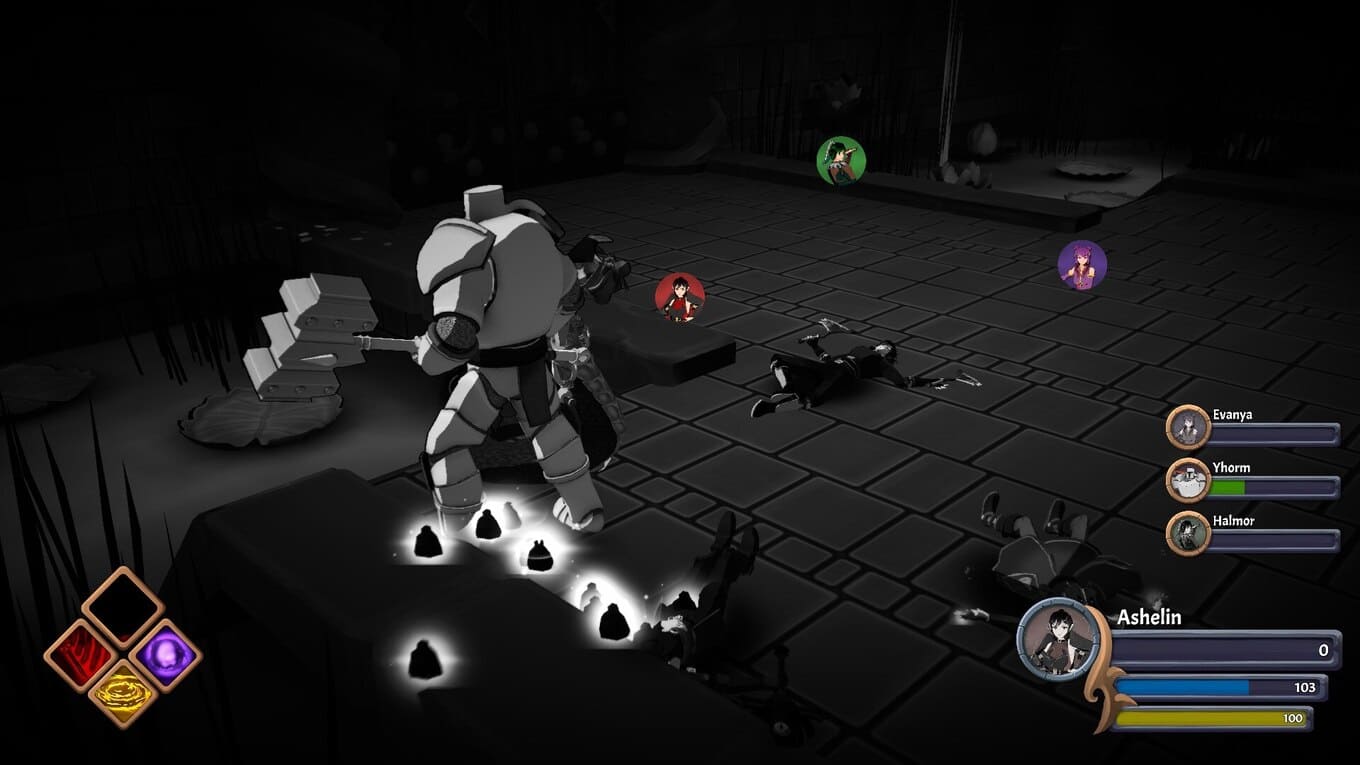
Task: Activate the red slash ability
Action: point(80,655)
